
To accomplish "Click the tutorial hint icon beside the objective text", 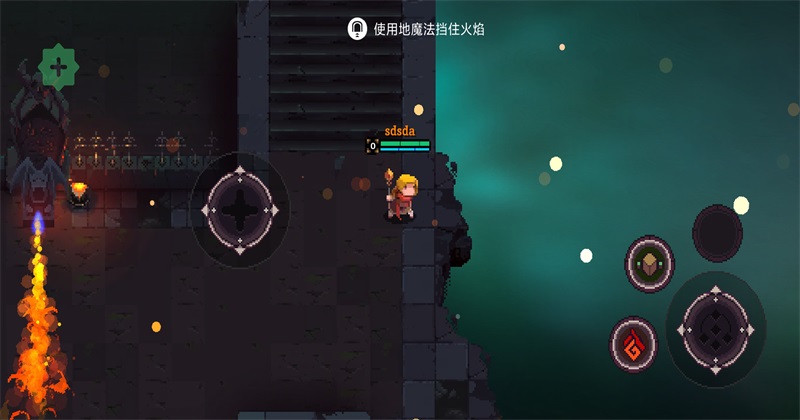I will [x=357, y=29].
